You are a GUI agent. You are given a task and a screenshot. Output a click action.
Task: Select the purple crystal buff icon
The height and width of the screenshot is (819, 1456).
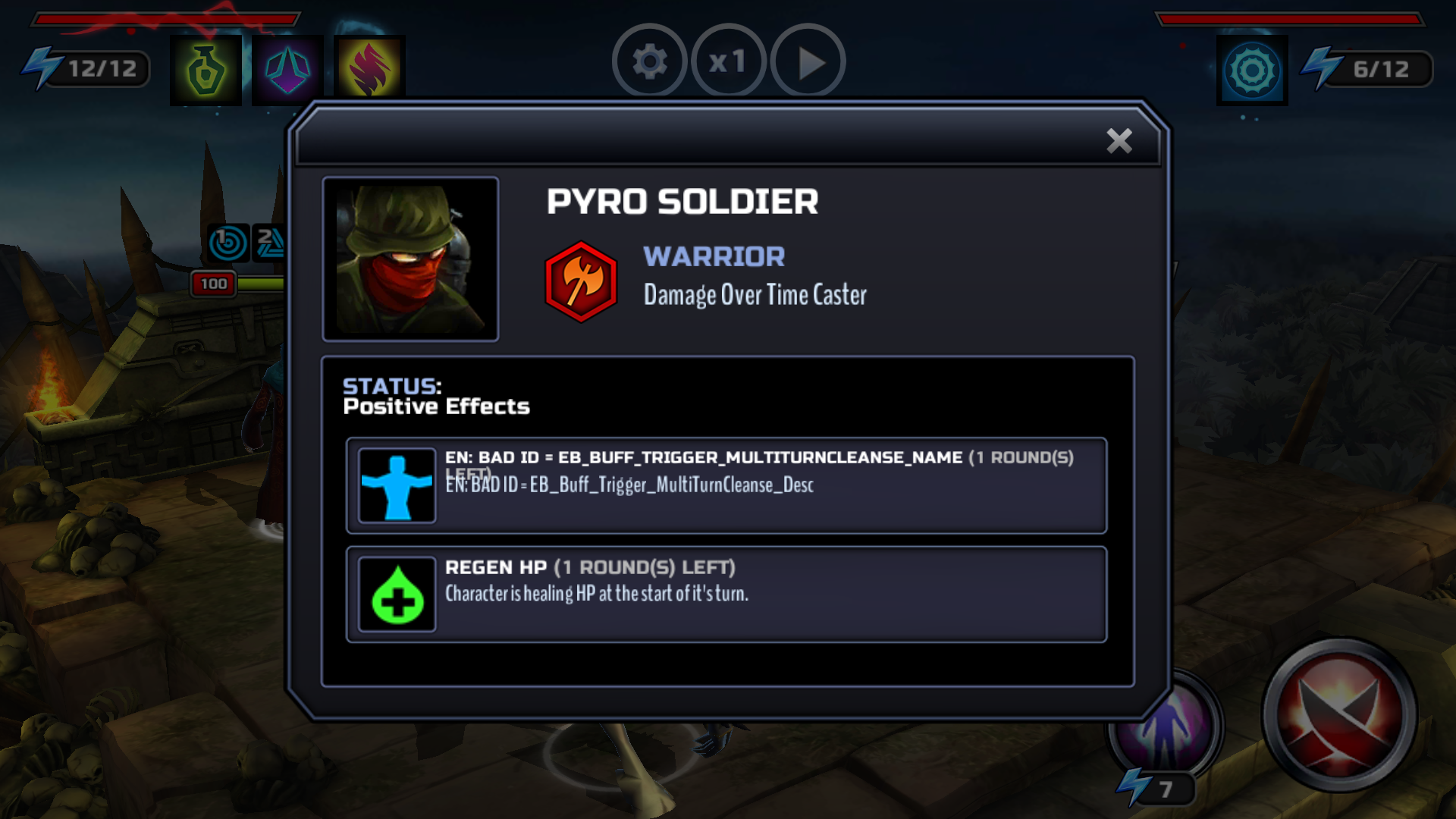tap(287, 71)
